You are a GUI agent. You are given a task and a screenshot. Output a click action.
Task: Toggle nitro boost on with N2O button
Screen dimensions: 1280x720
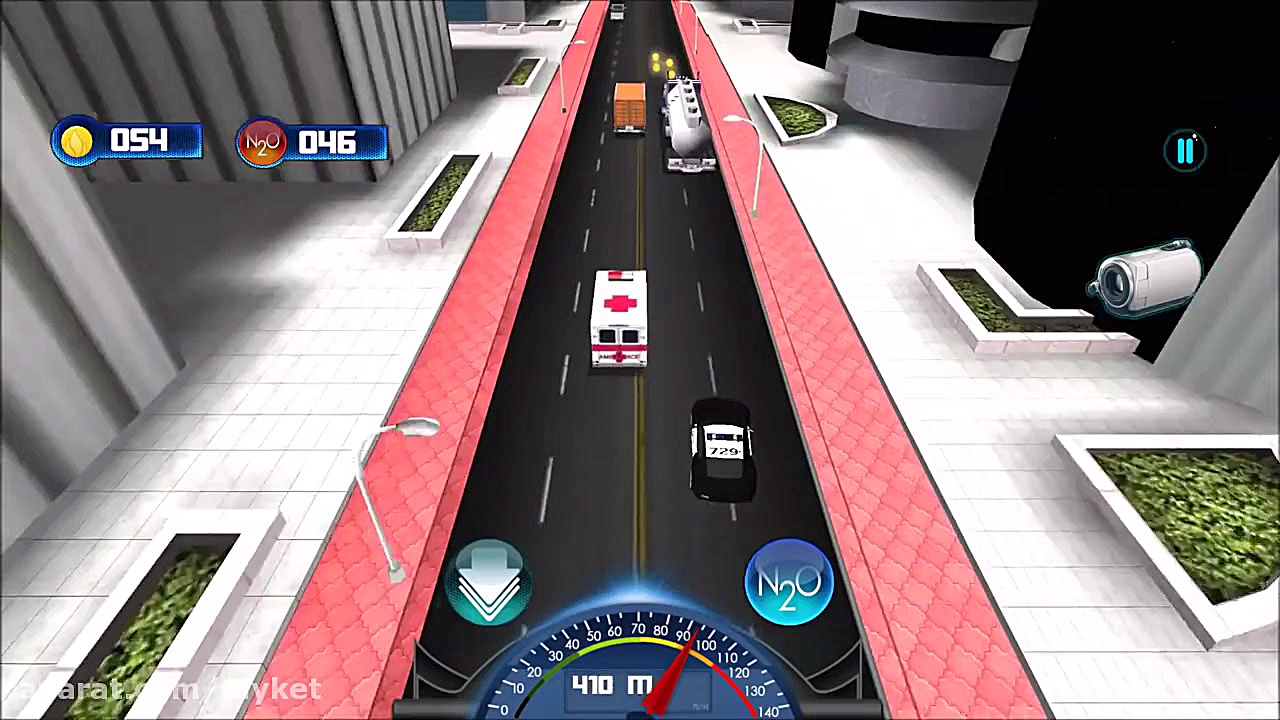(789, 581)
